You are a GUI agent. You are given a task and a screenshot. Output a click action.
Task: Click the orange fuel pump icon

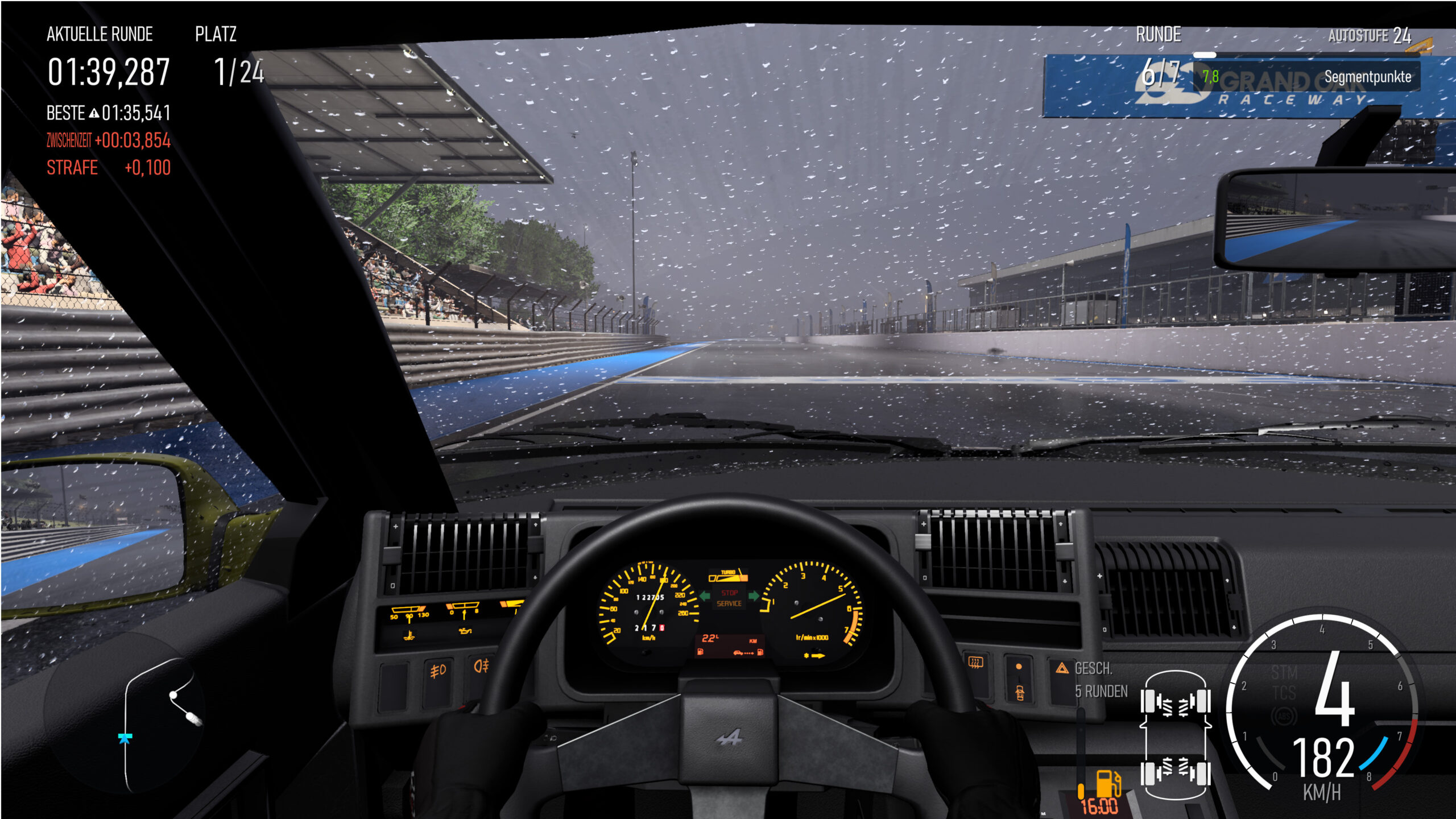click(1108, 783)
